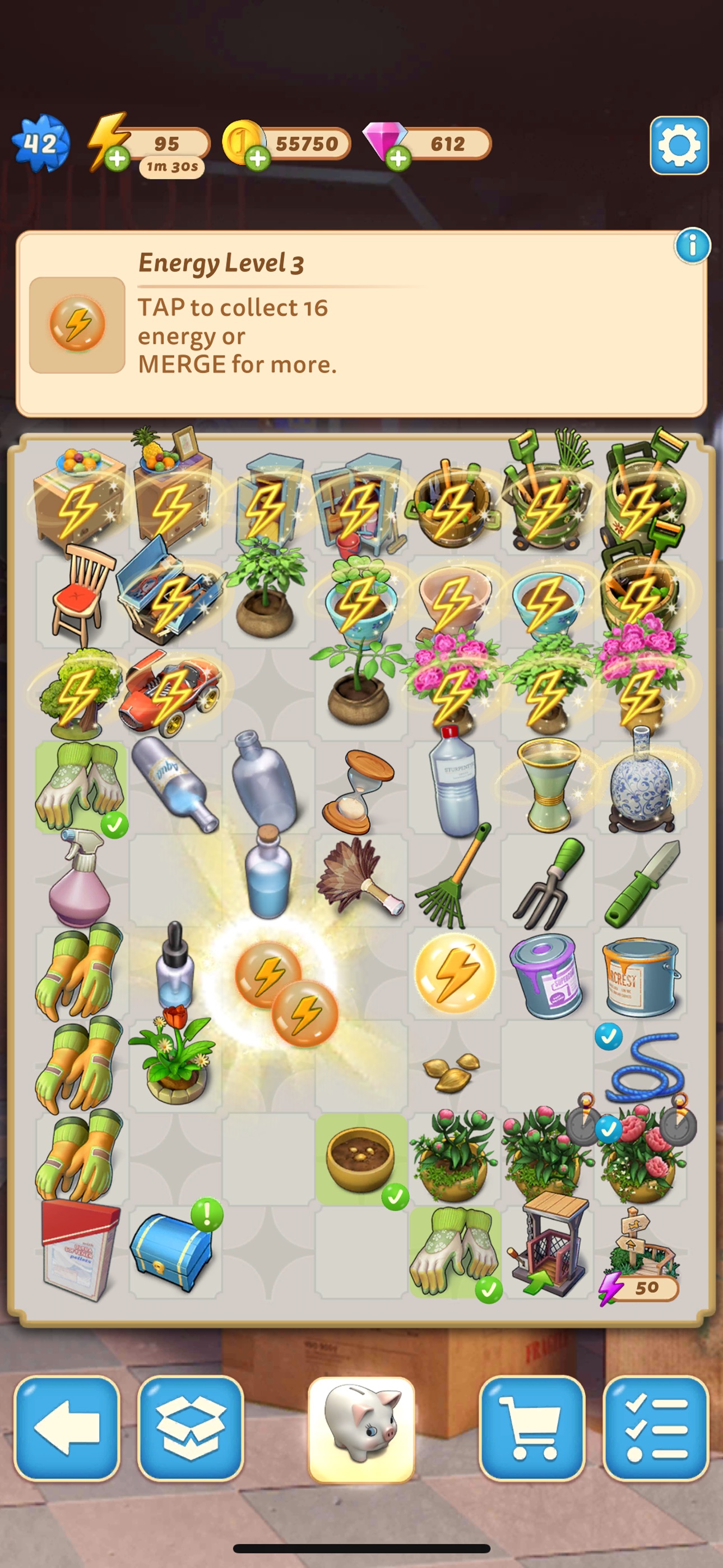Open the game settings gear
723x1568 pixels.
coord(680,144)
